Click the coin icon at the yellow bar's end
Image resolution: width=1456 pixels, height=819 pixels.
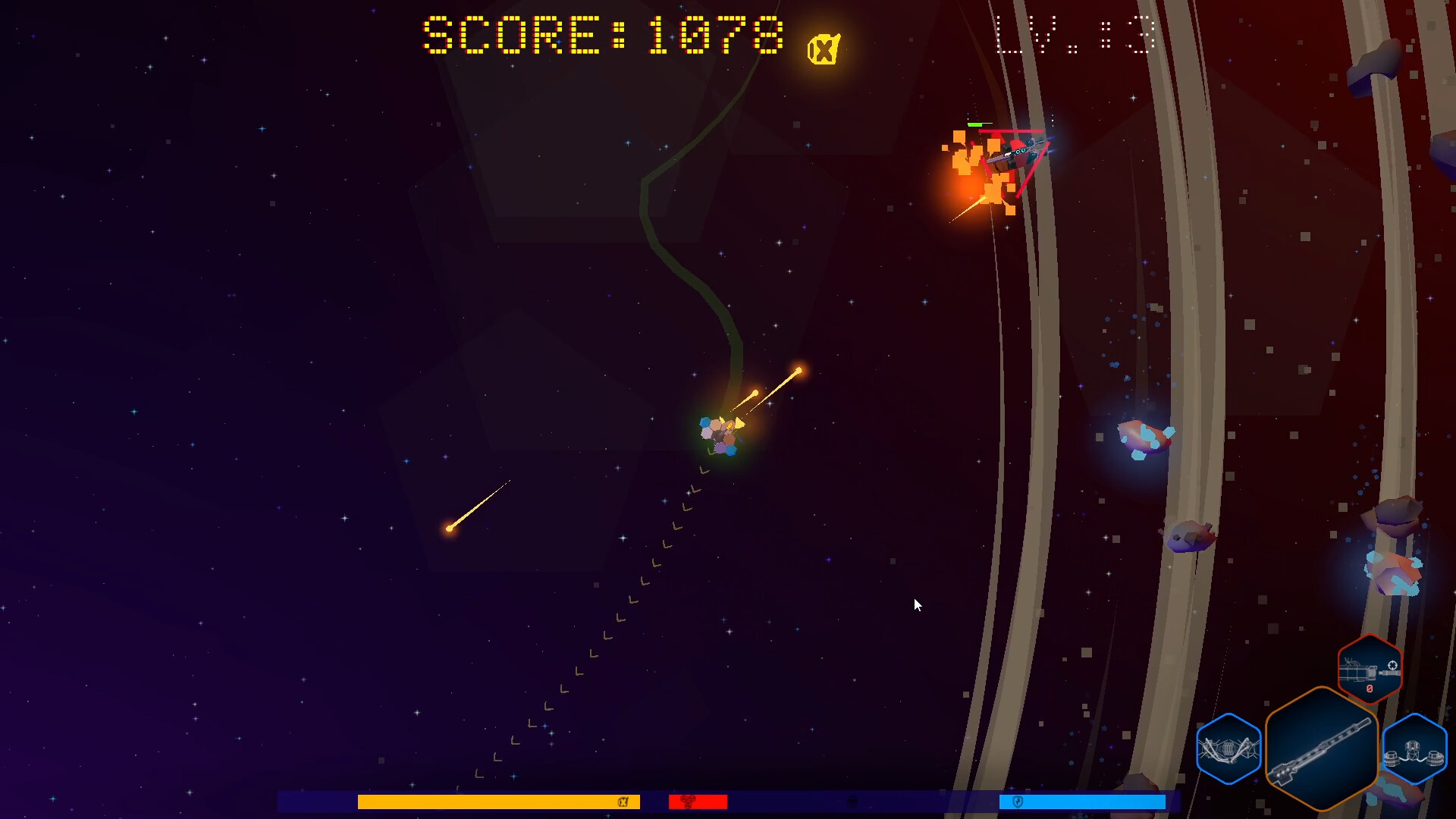(623, 802)
